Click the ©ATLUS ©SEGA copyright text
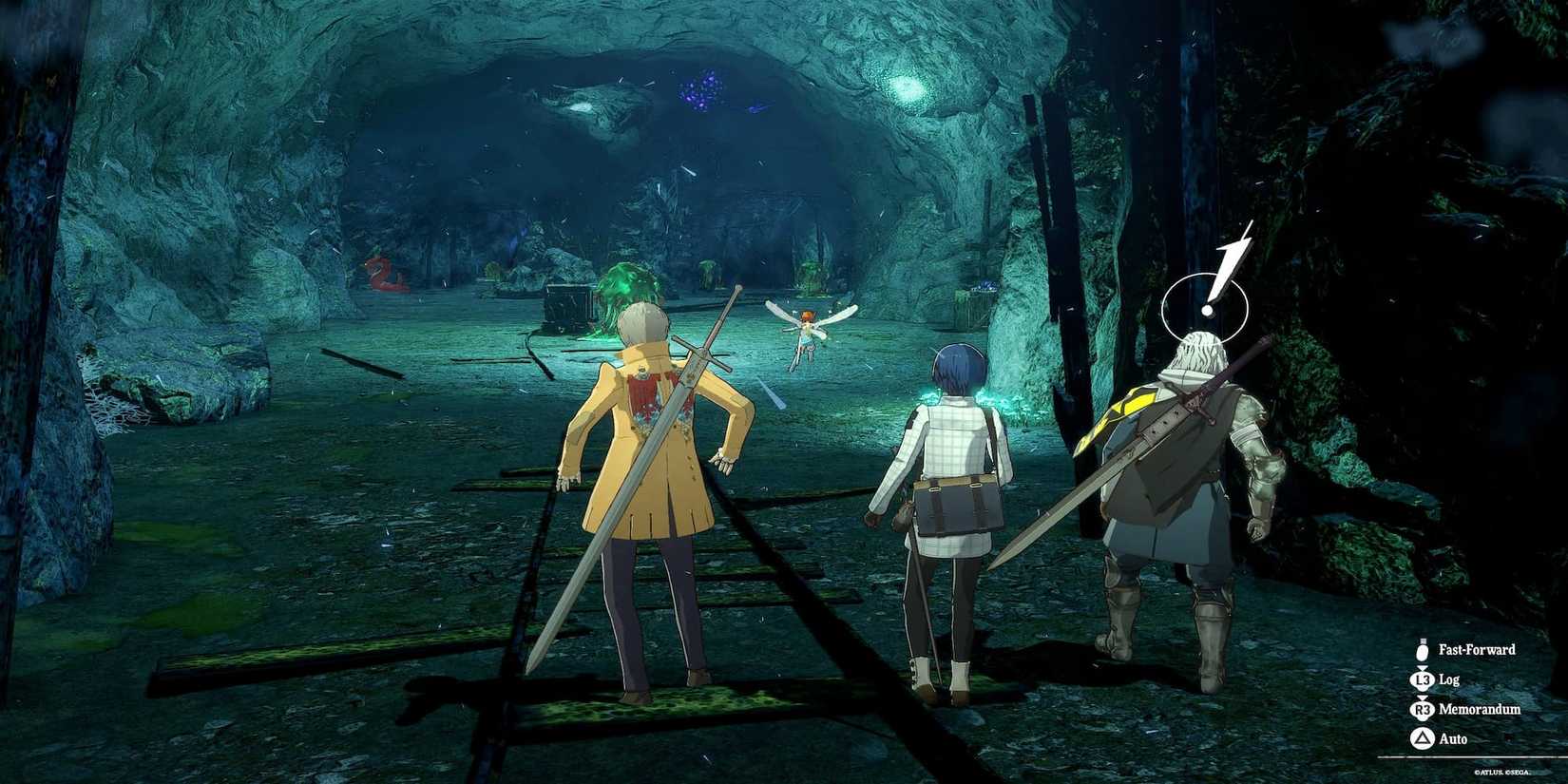1568x784 pixels. (x=1501, y=773)
